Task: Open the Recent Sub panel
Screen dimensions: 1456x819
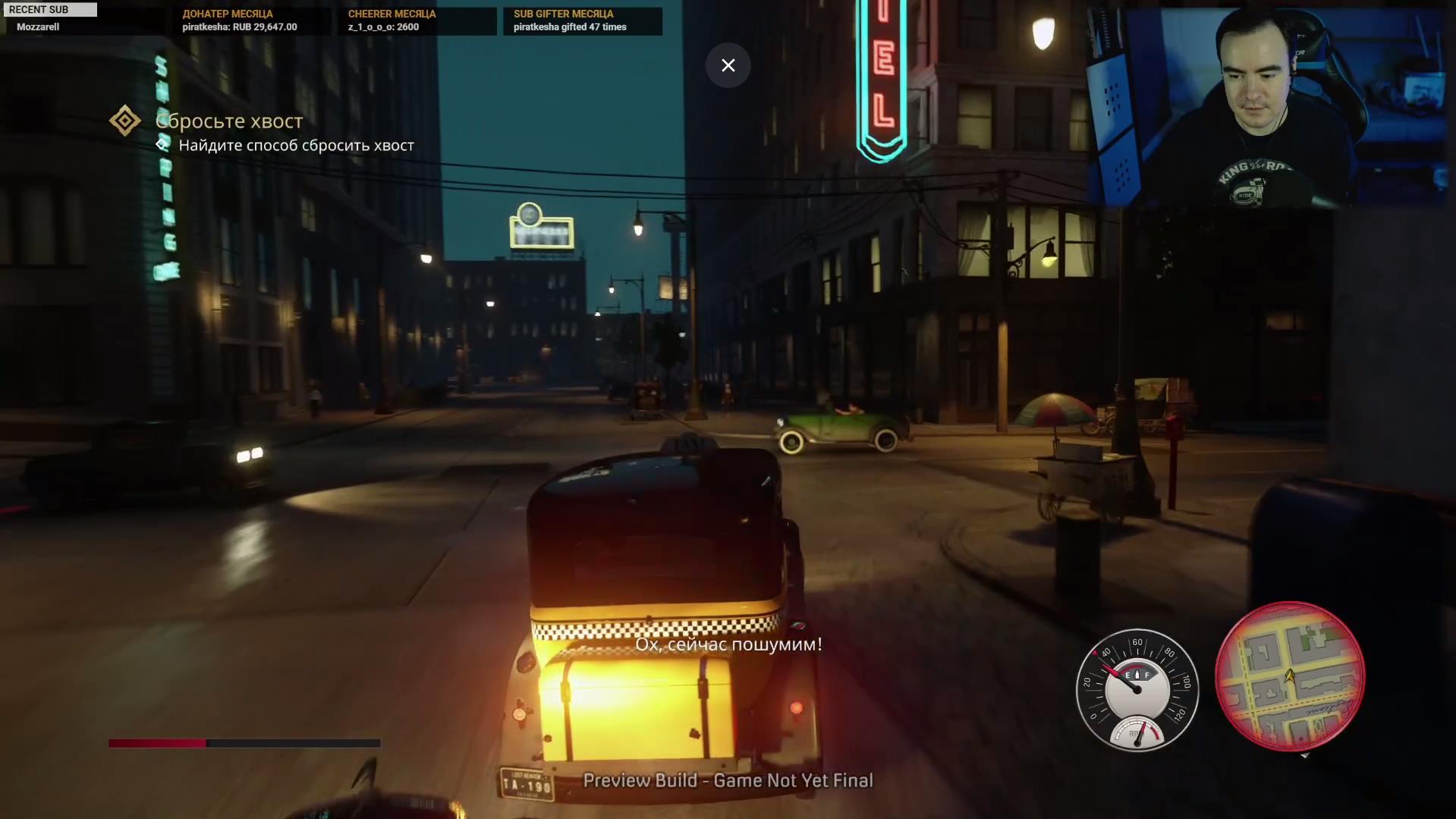Action: point(50,19)
